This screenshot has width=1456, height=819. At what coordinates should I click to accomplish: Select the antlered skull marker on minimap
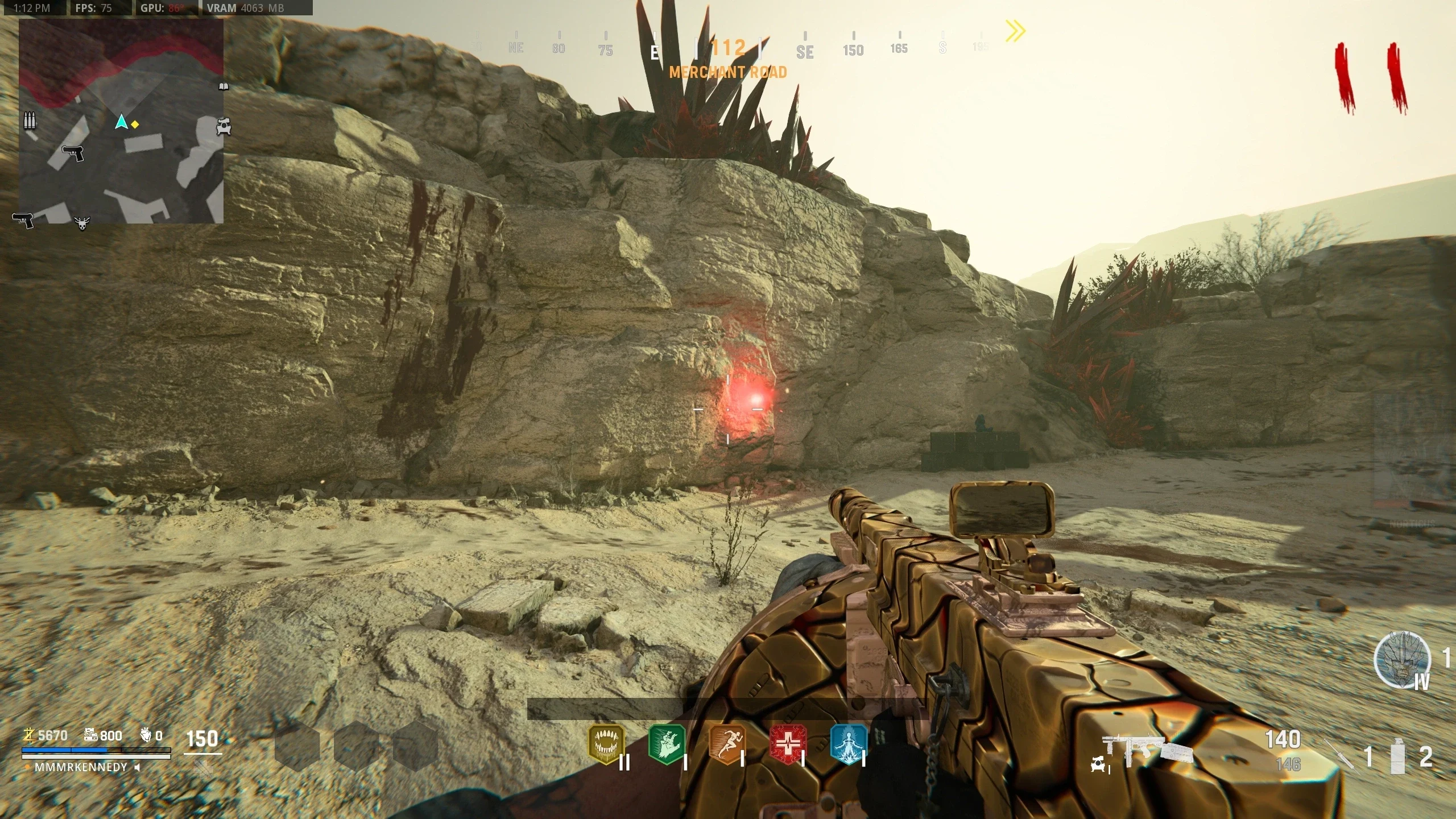[x=82, y=223]
